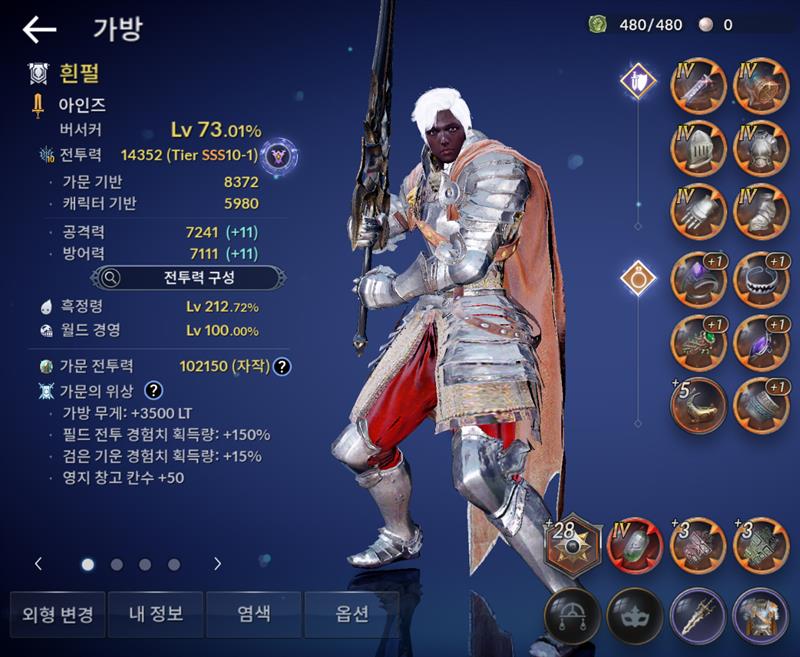Open the 내 정보 panel
This screenshot has height=657, width=800.
point(154,614)
